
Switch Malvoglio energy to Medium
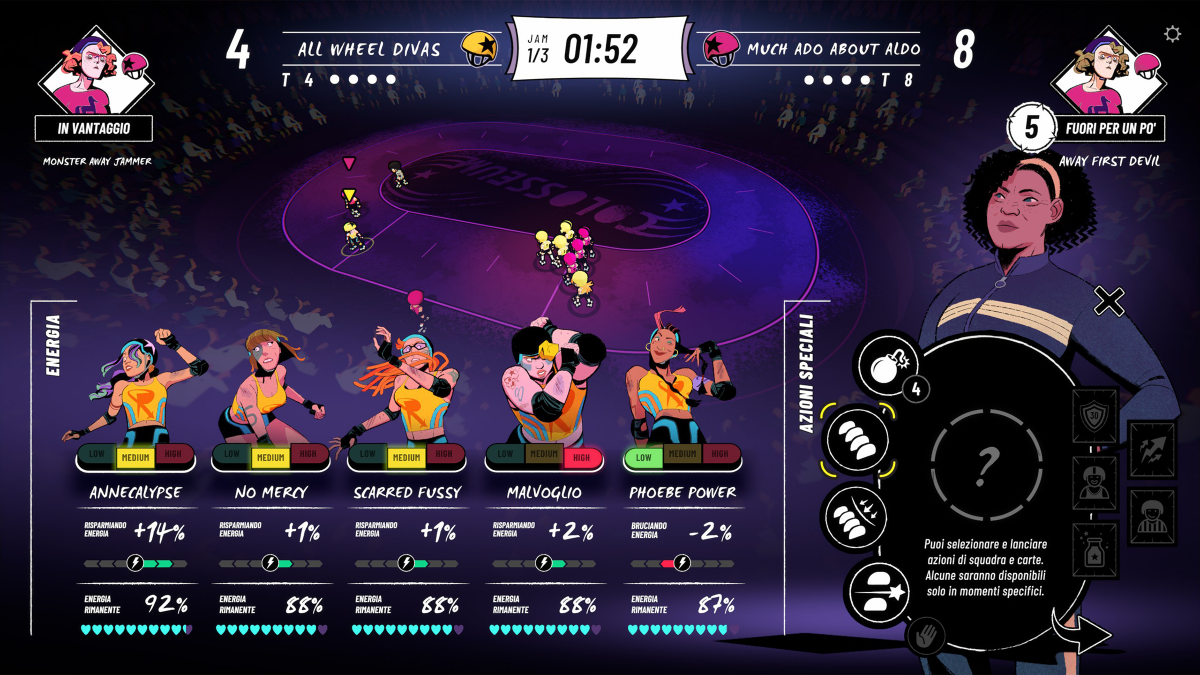tap(543, 456)
